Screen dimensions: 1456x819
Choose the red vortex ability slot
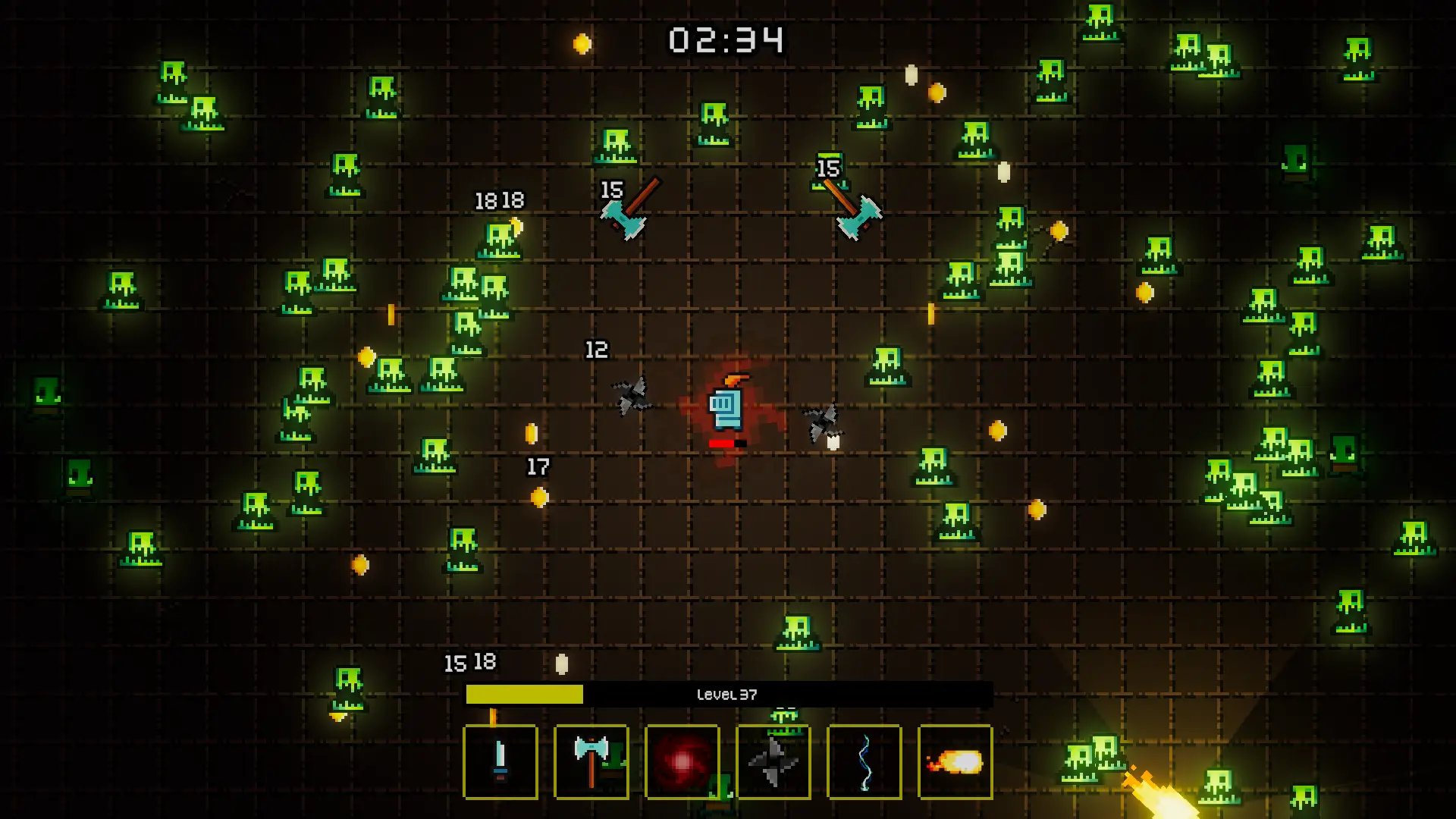tap(682, 761)
